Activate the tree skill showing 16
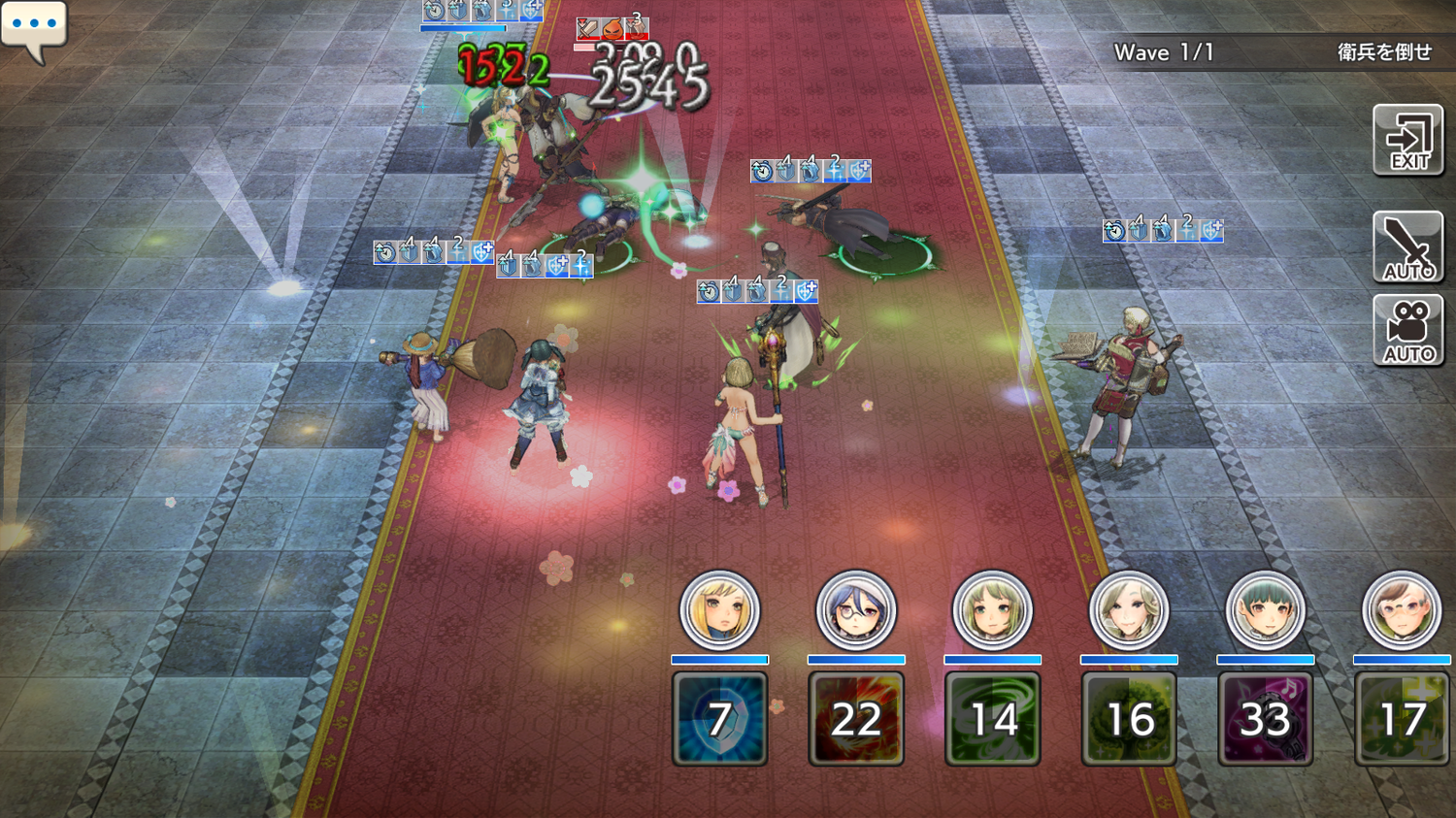The image size is (1456, 818). [1129, 719]
